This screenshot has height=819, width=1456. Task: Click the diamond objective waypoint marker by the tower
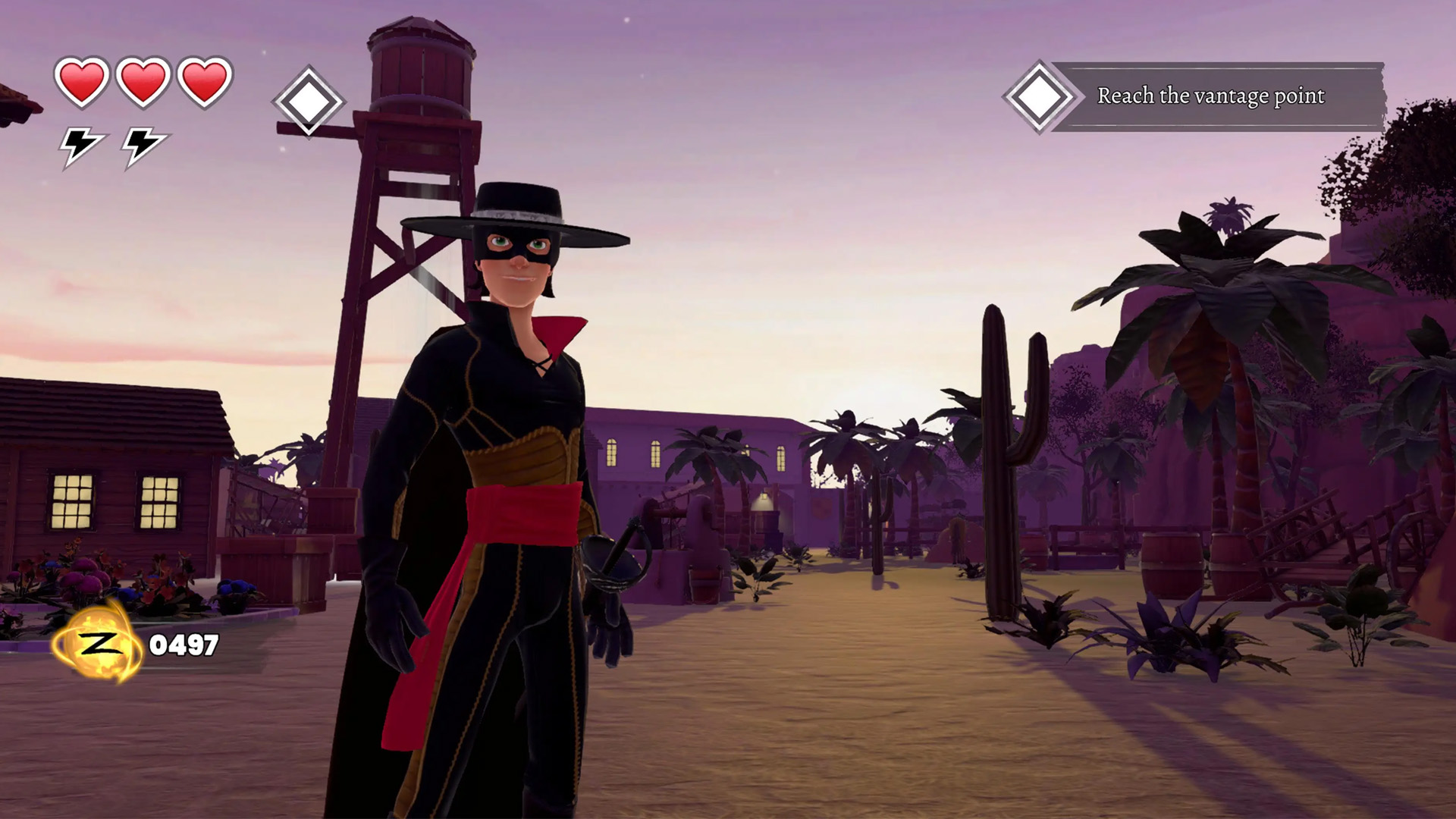(308, 102)
